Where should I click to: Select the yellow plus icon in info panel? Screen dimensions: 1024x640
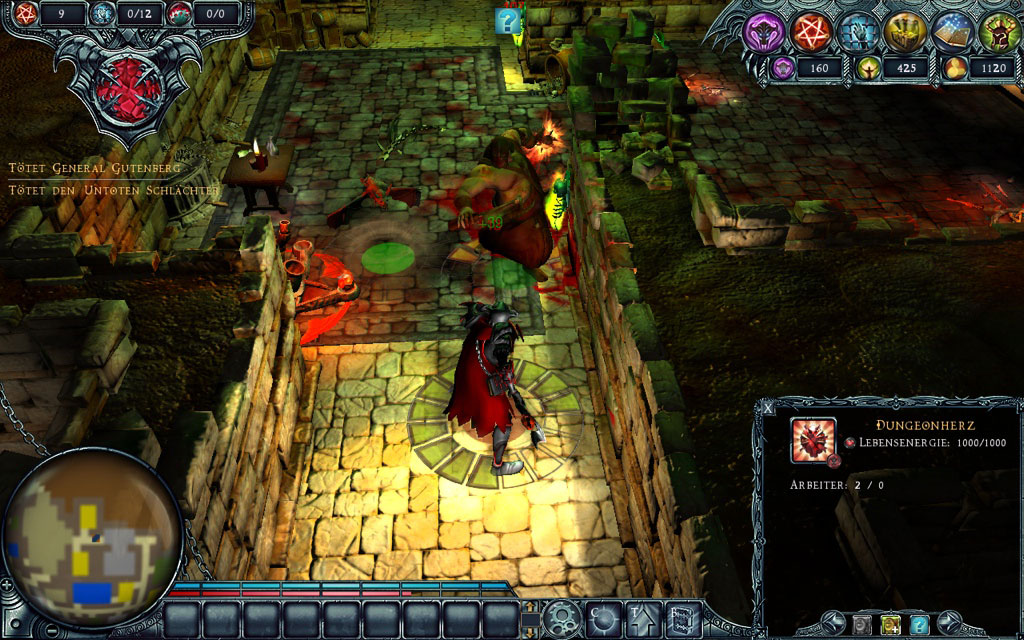[x=889, y=625]
